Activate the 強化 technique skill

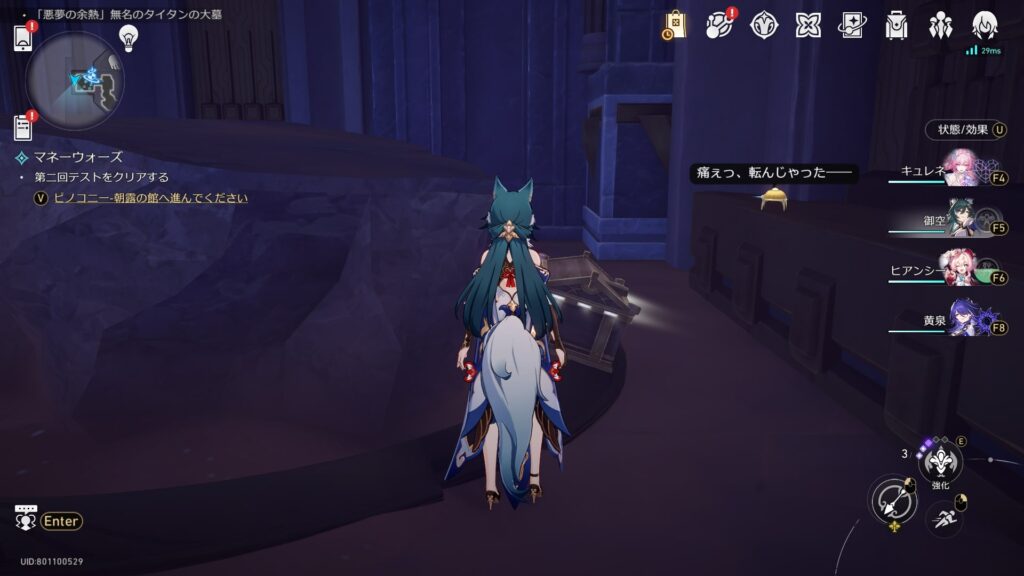coord(940,460)
